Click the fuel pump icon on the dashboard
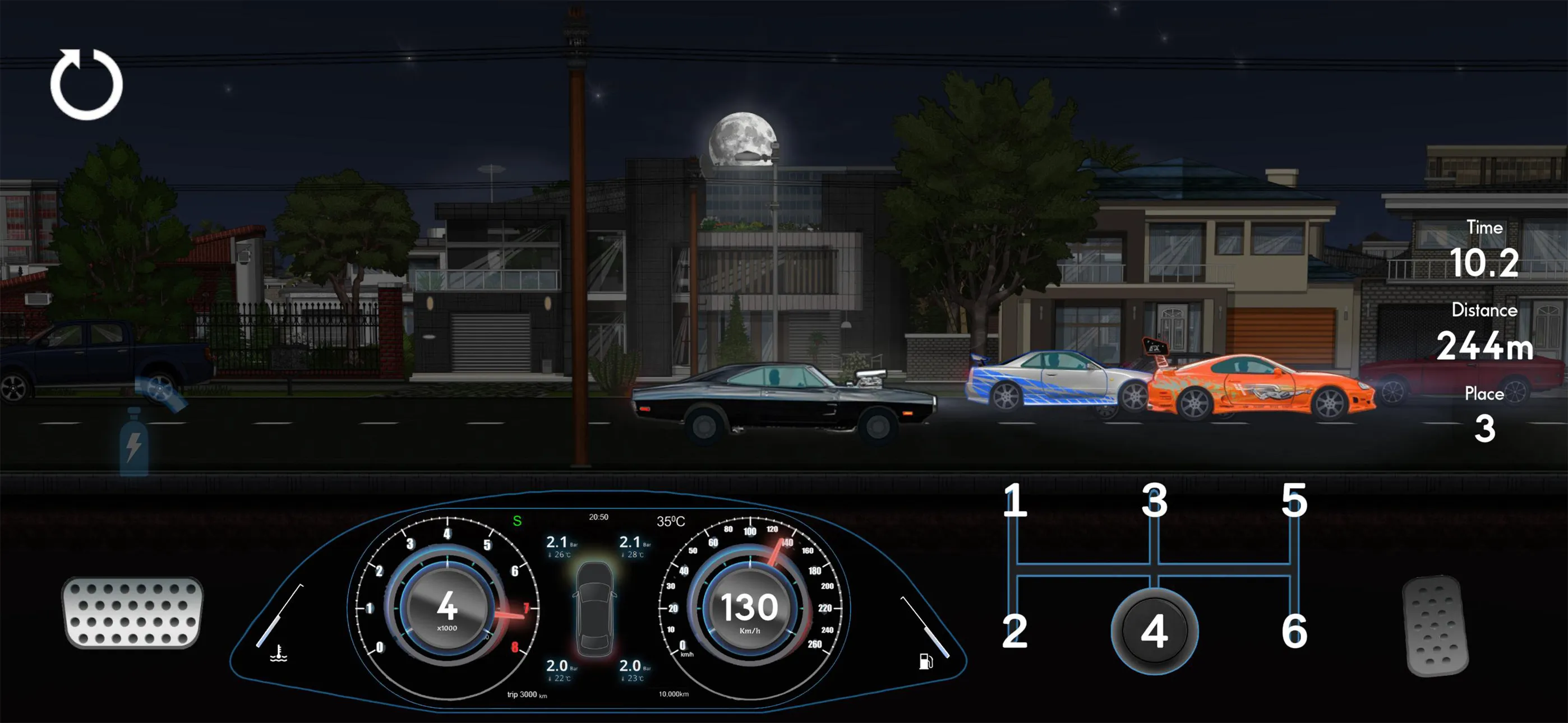The height and width of the screenshot is (723, 1568). tap(928, 660)
